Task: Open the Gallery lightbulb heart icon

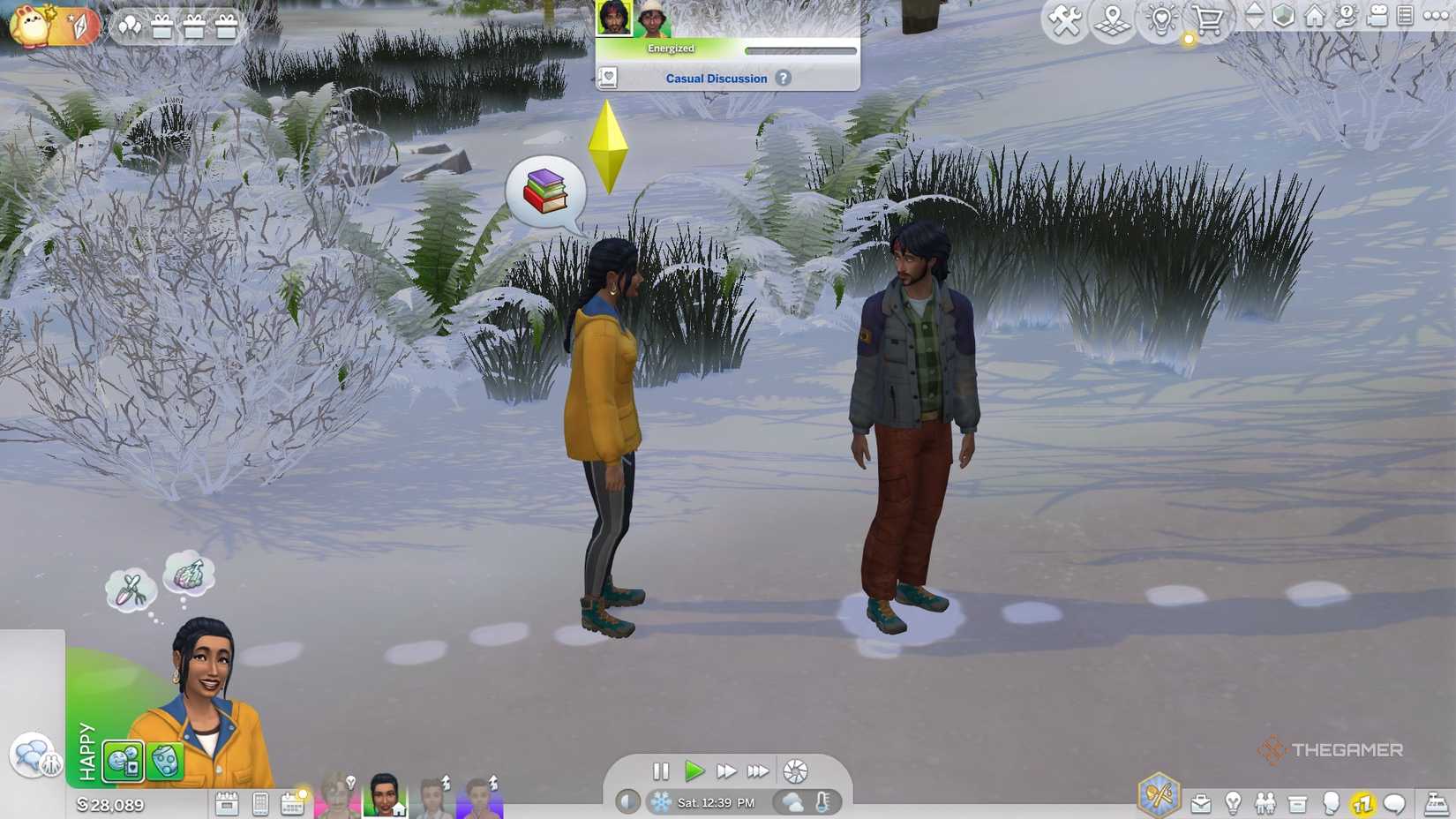Action: point(1160,19)
